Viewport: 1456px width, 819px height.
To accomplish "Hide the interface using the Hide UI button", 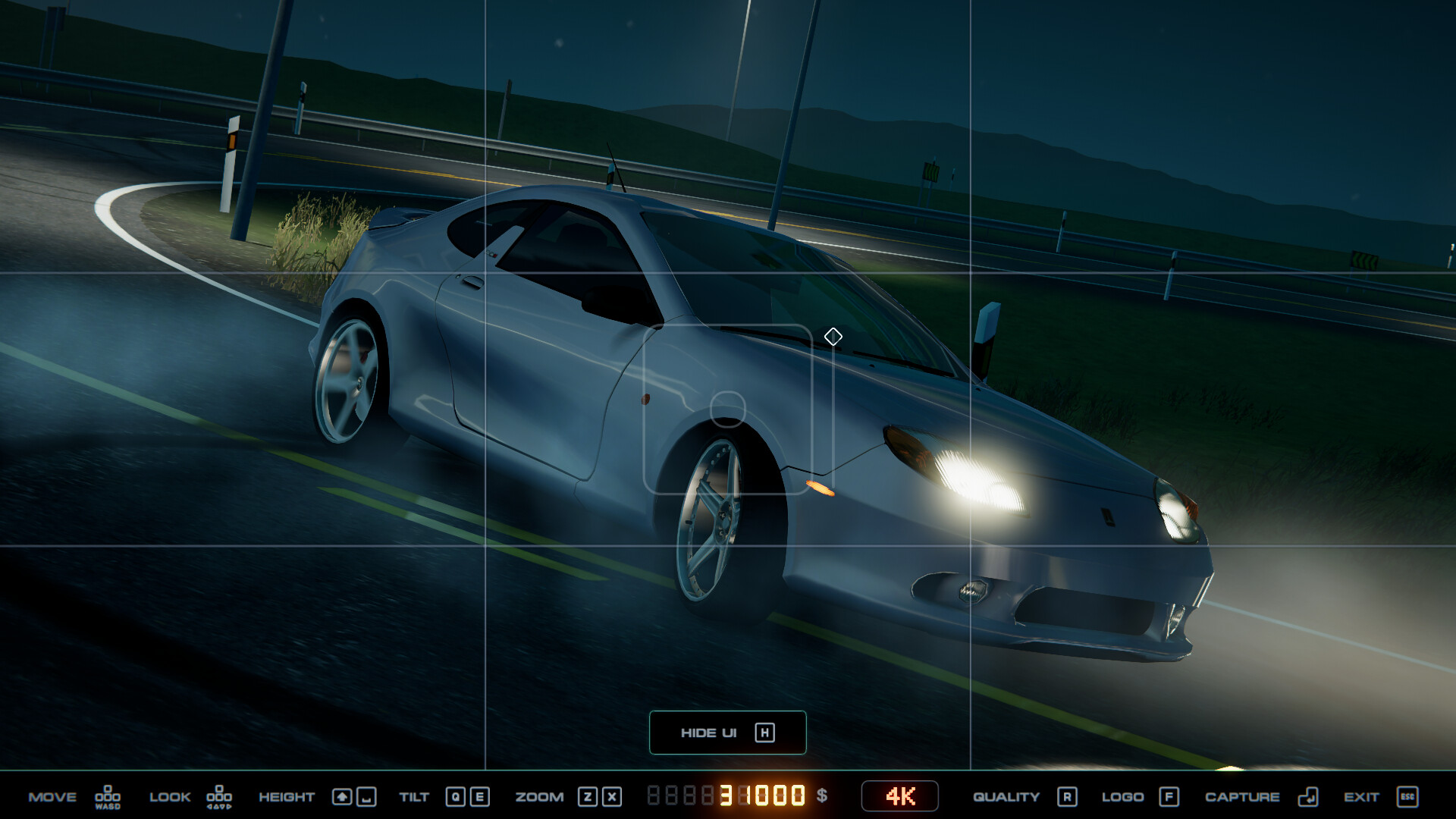I will click(x=726, y=732).
